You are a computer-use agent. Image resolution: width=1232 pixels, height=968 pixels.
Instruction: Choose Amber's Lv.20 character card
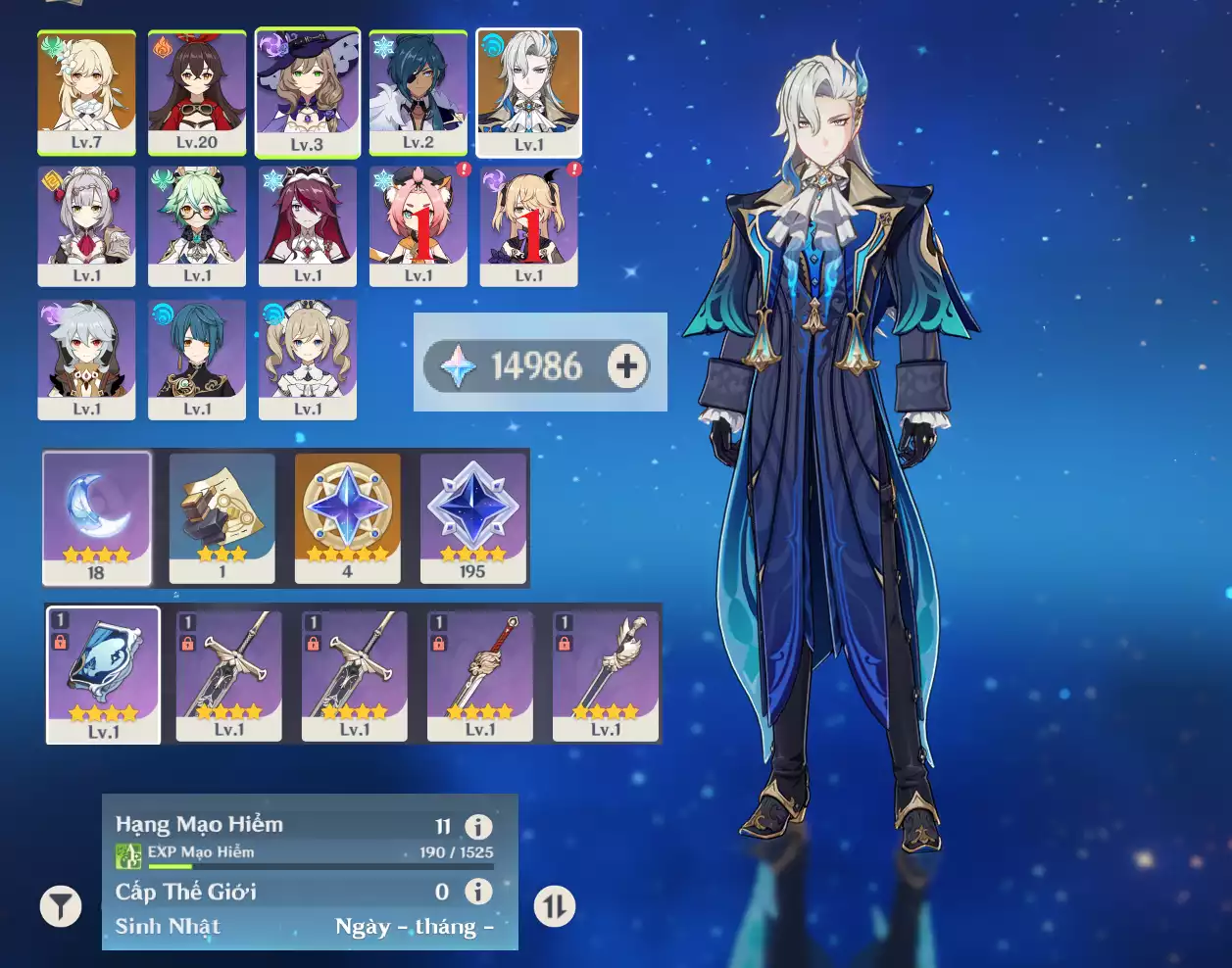[197, 92]
